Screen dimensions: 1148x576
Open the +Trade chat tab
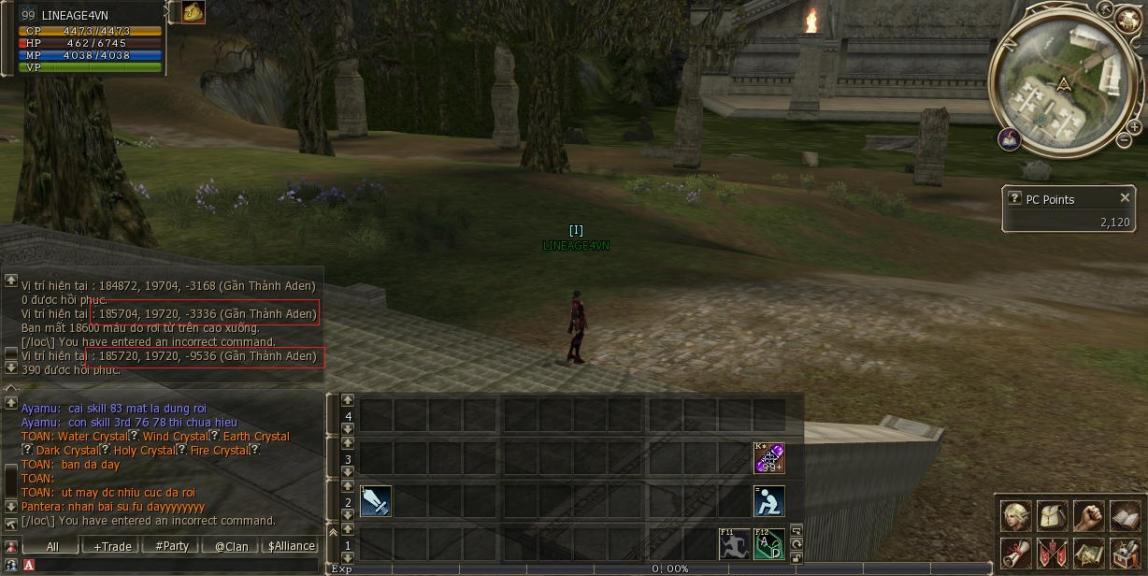tap(112, 546)
